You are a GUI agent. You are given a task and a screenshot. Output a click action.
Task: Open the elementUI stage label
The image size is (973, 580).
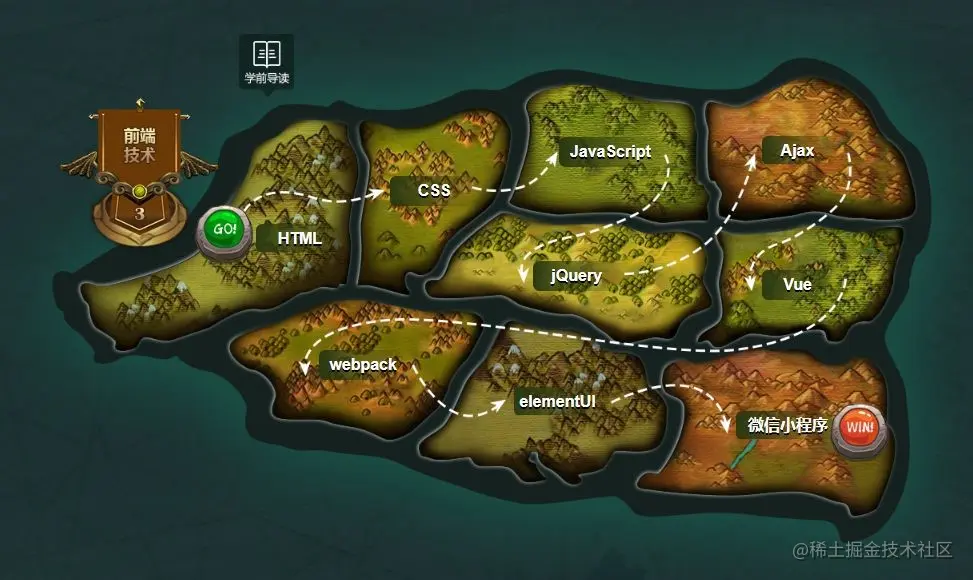556,402
